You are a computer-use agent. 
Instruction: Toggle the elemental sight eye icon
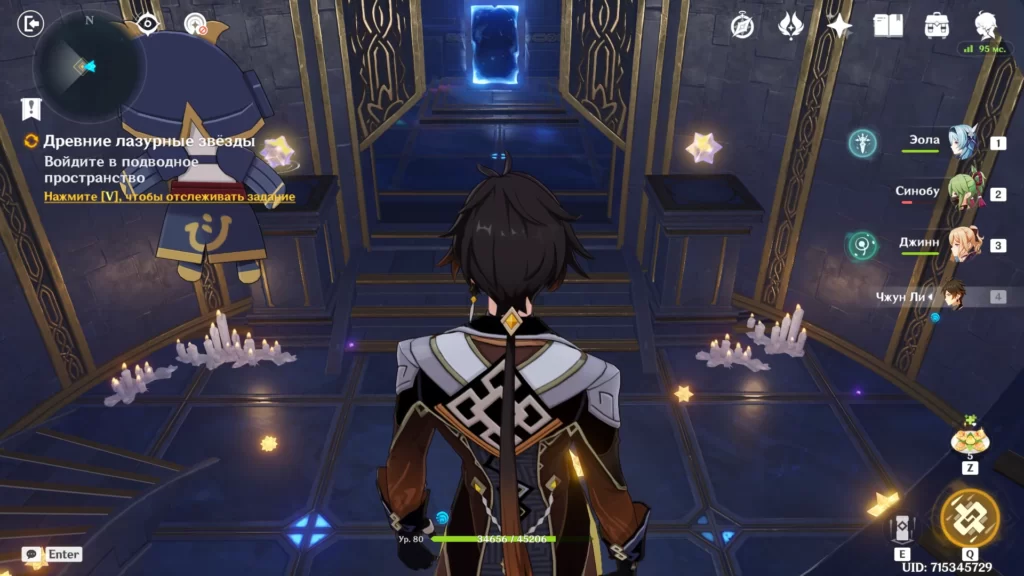[x=148, y=23]
